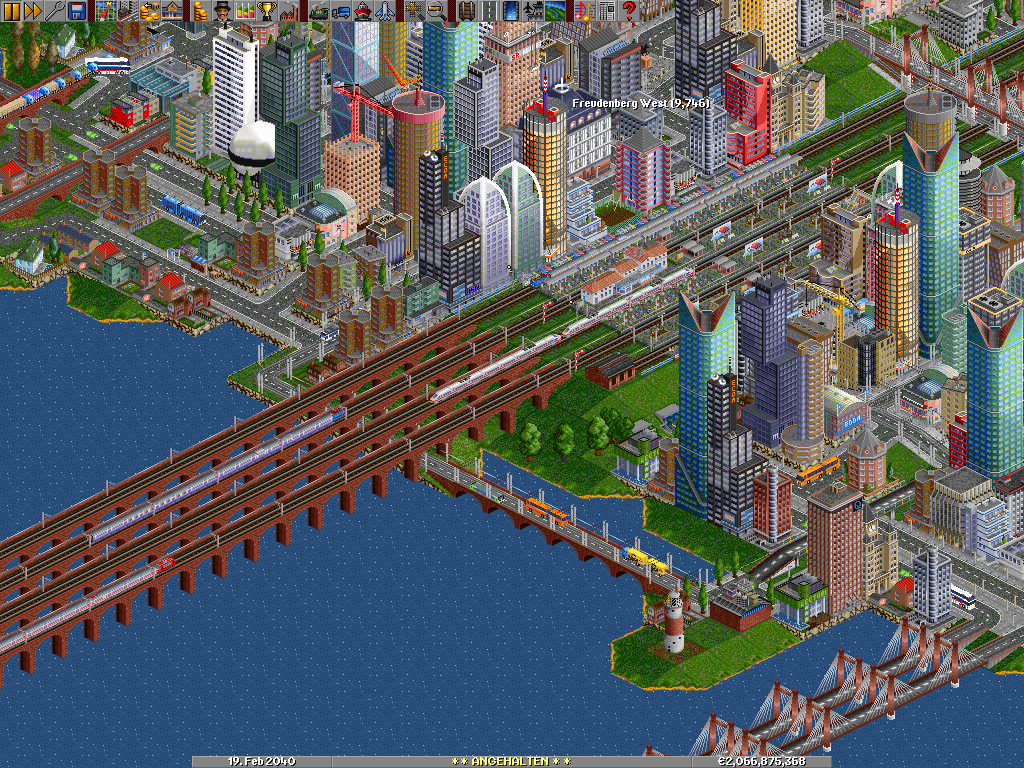The height and width of the screenshot is (768, 1024).
Task: Show the aircraft list
Action: coord(384,11)
